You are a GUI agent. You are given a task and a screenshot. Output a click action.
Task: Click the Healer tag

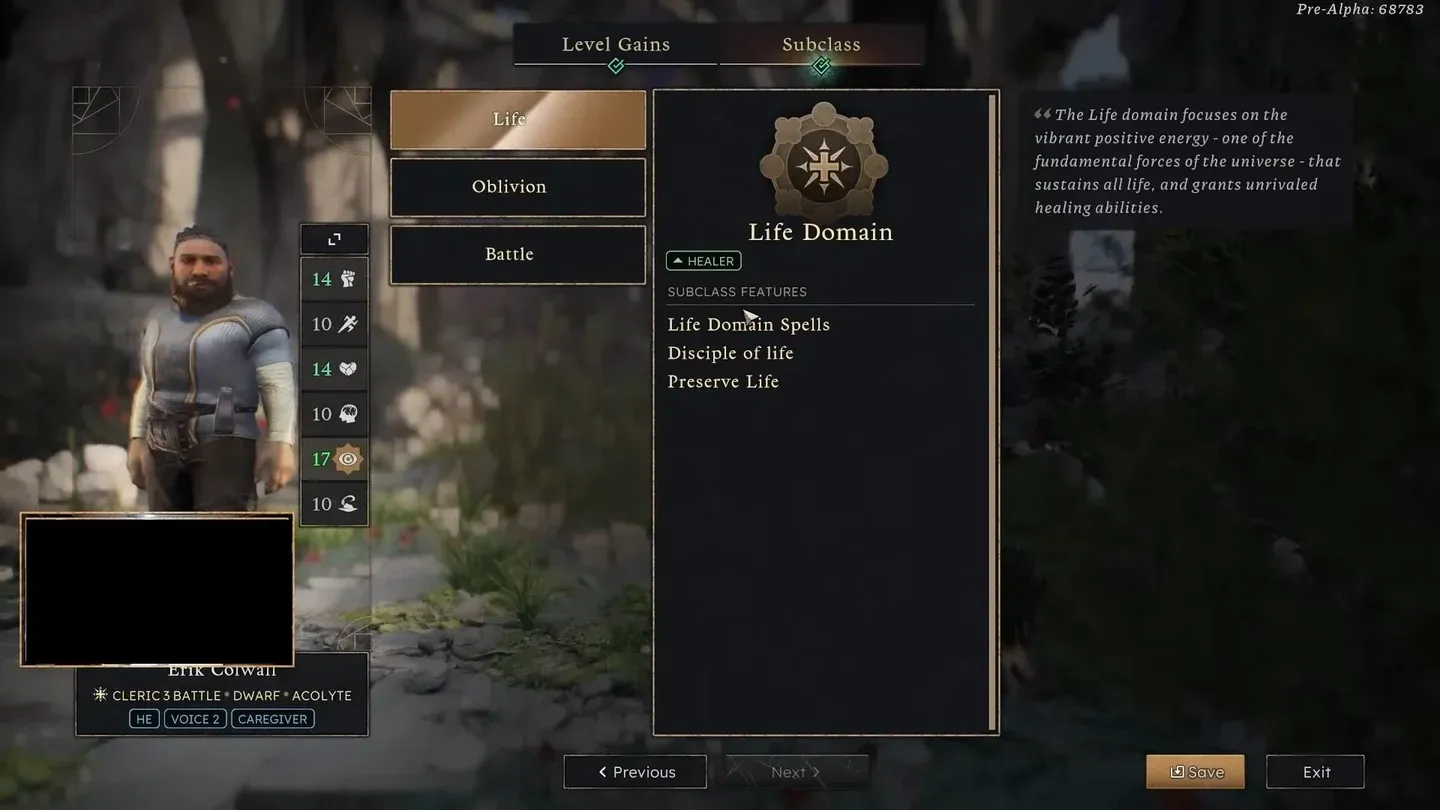click(704, 261)
